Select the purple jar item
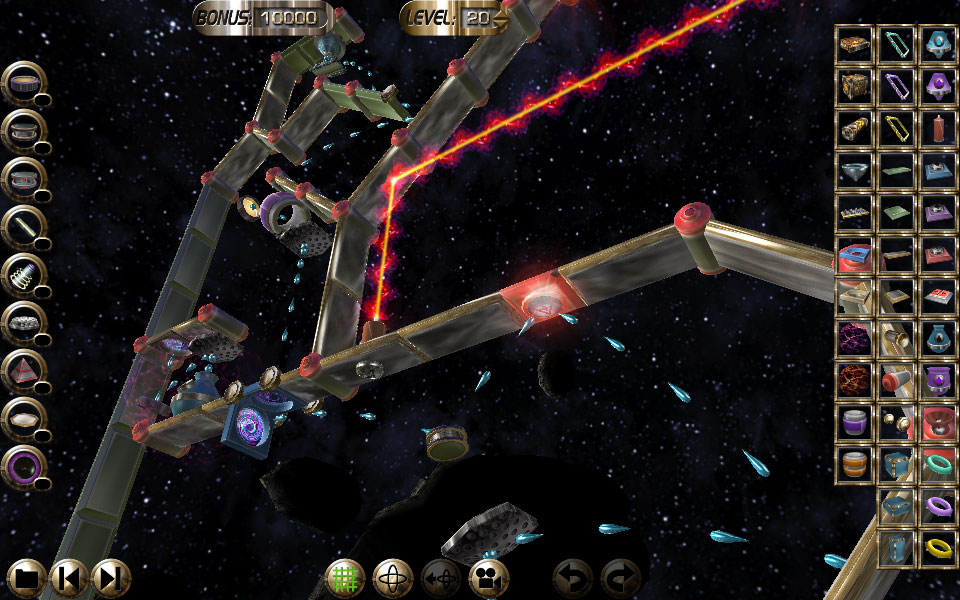 pyautogui.click(x=854, y=422)
